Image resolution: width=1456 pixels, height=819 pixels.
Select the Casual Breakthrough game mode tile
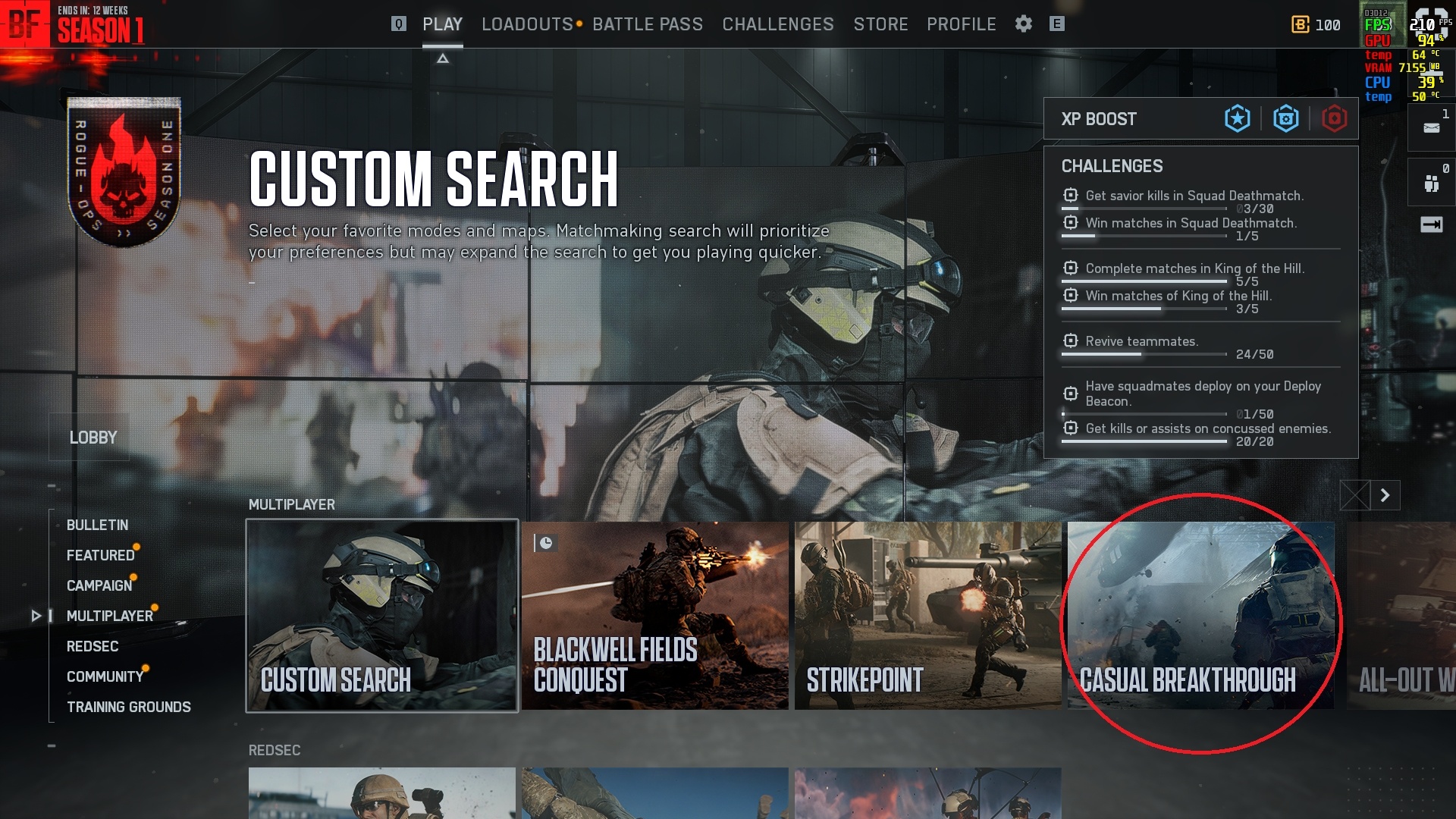[1200, 616]
